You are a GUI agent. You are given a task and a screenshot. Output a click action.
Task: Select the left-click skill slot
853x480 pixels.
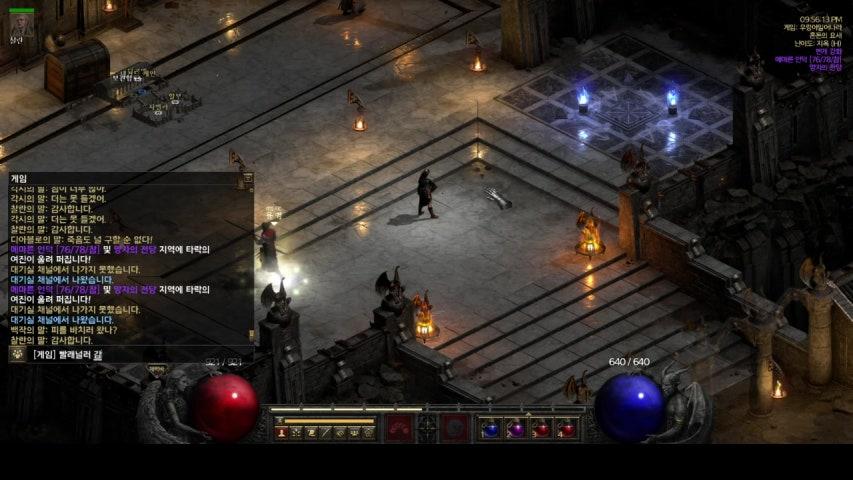400,428
